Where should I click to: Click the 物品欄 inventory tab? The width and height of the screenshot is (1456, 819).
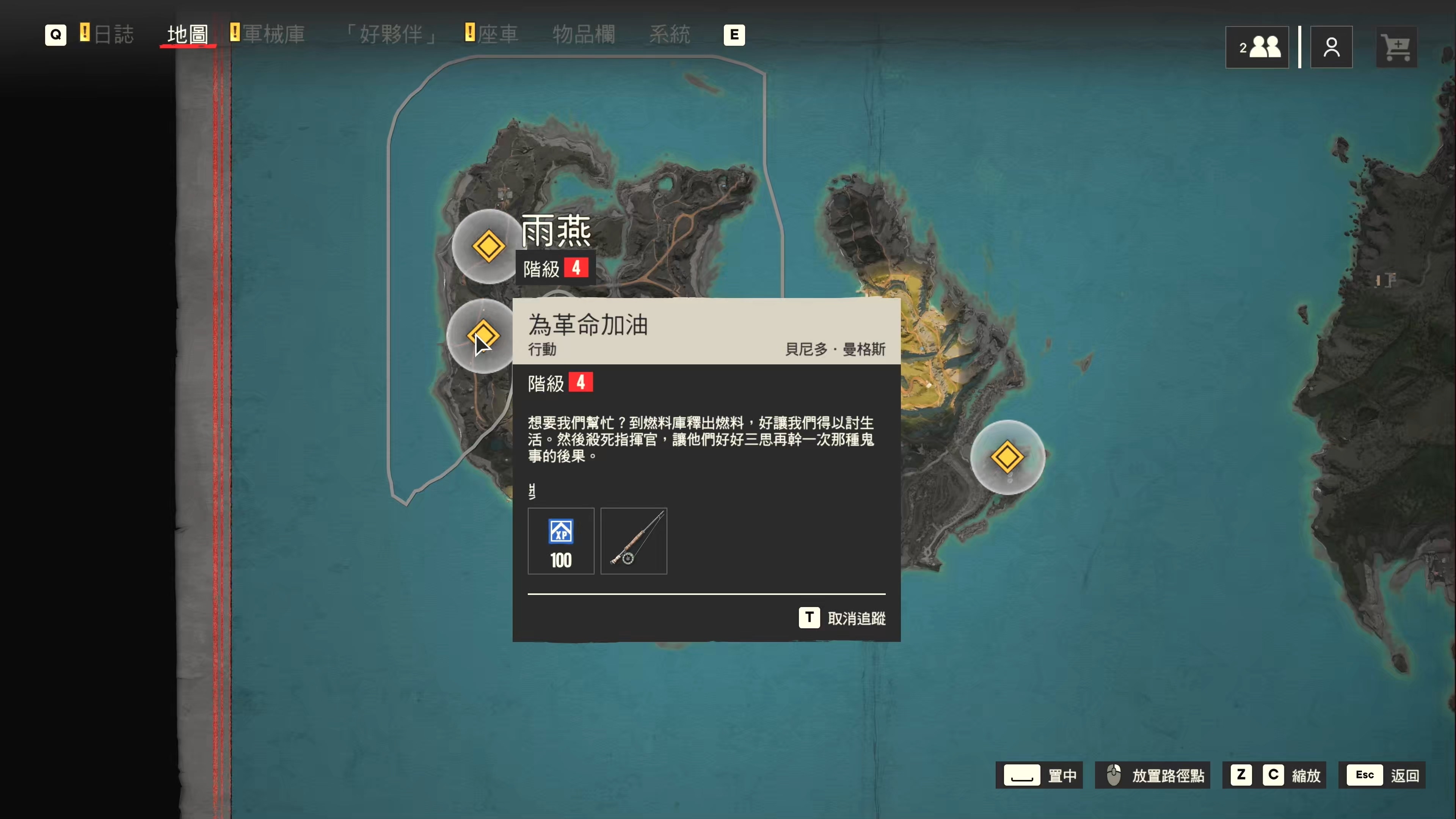pyautogui.click(x=583, y=35)
